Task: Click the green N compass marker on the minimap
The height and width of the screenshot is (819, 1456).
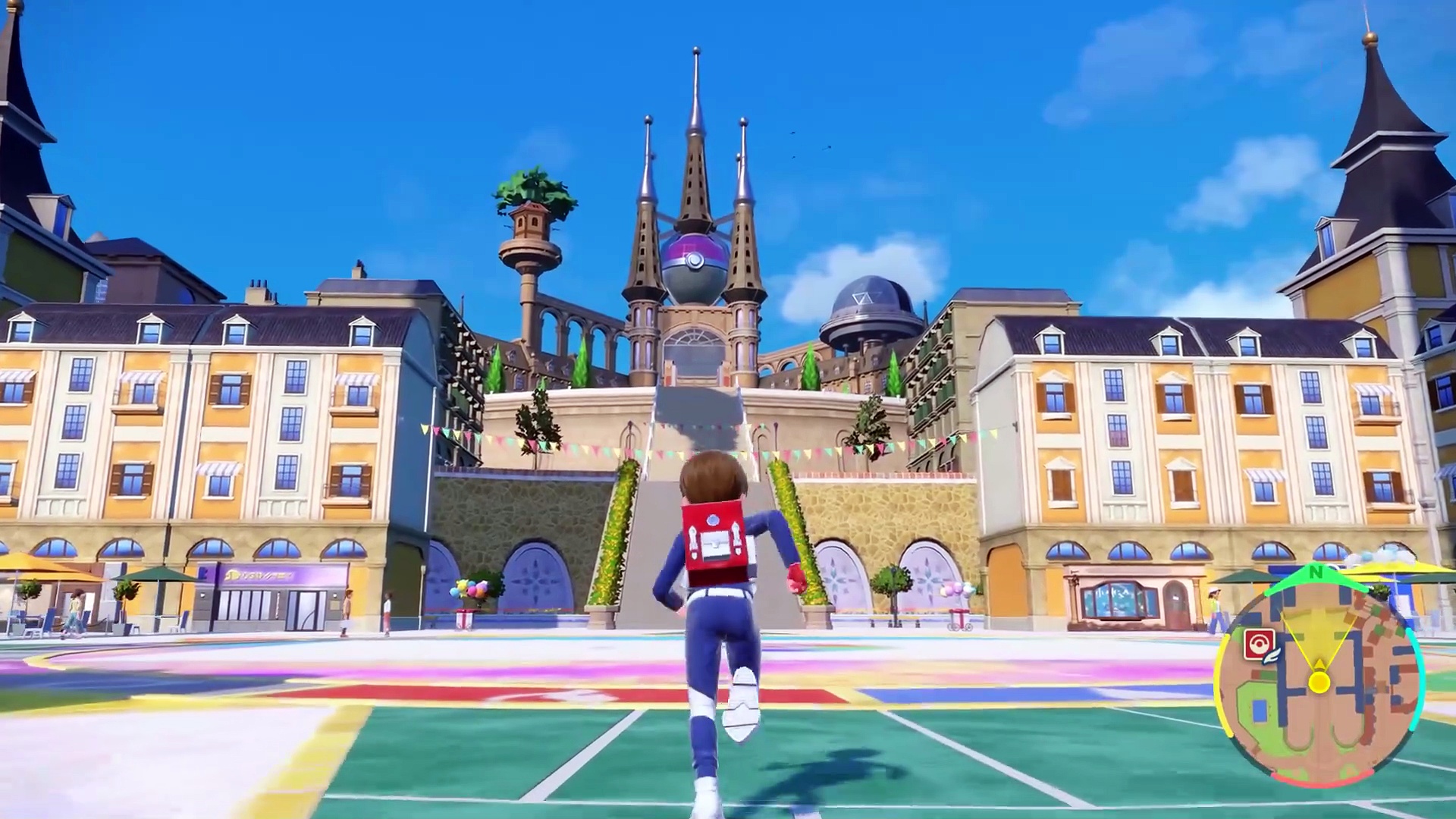Action: [x=1316, y=573]
